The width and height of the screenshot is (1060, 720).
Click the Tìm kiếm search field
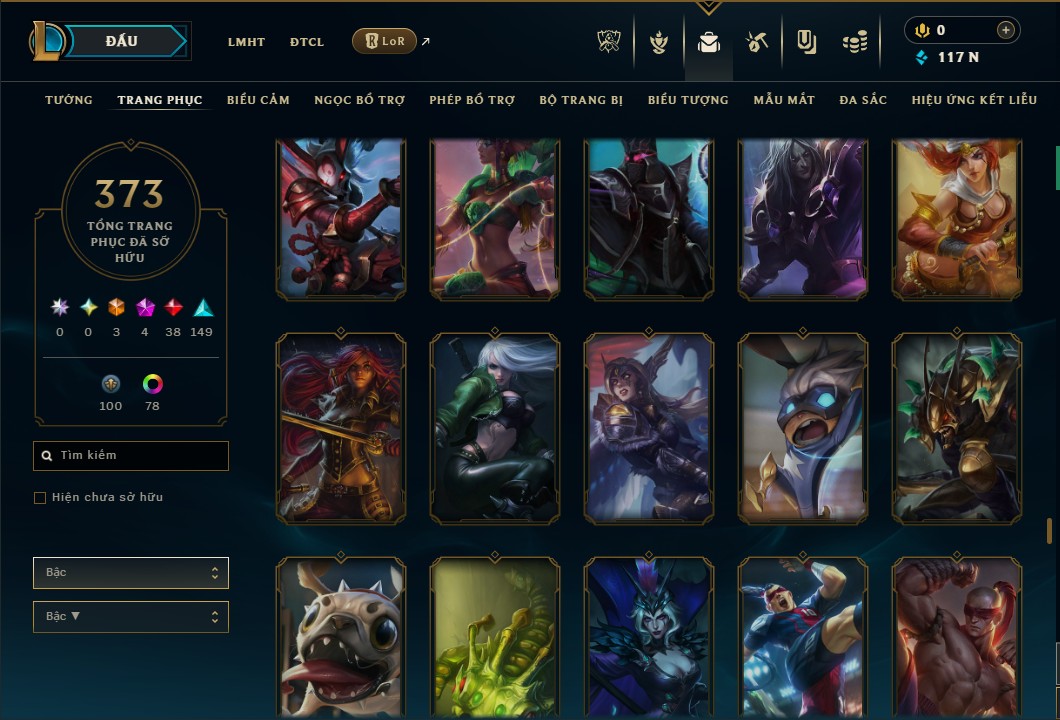(131, 456)
